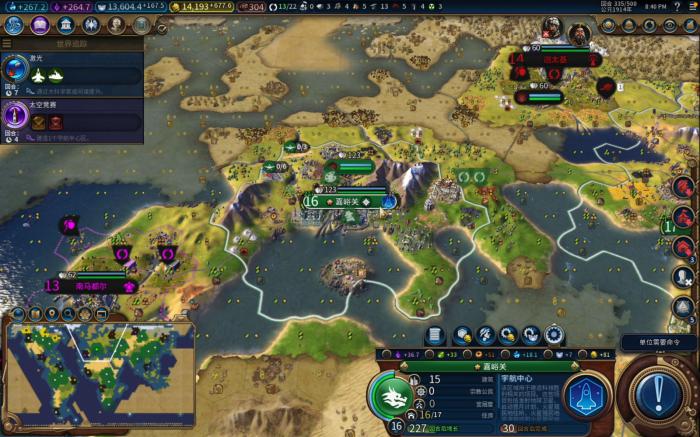This screenshot has height=437, width=700.
Task: Click the Great People button
Action: click(117, 24)
